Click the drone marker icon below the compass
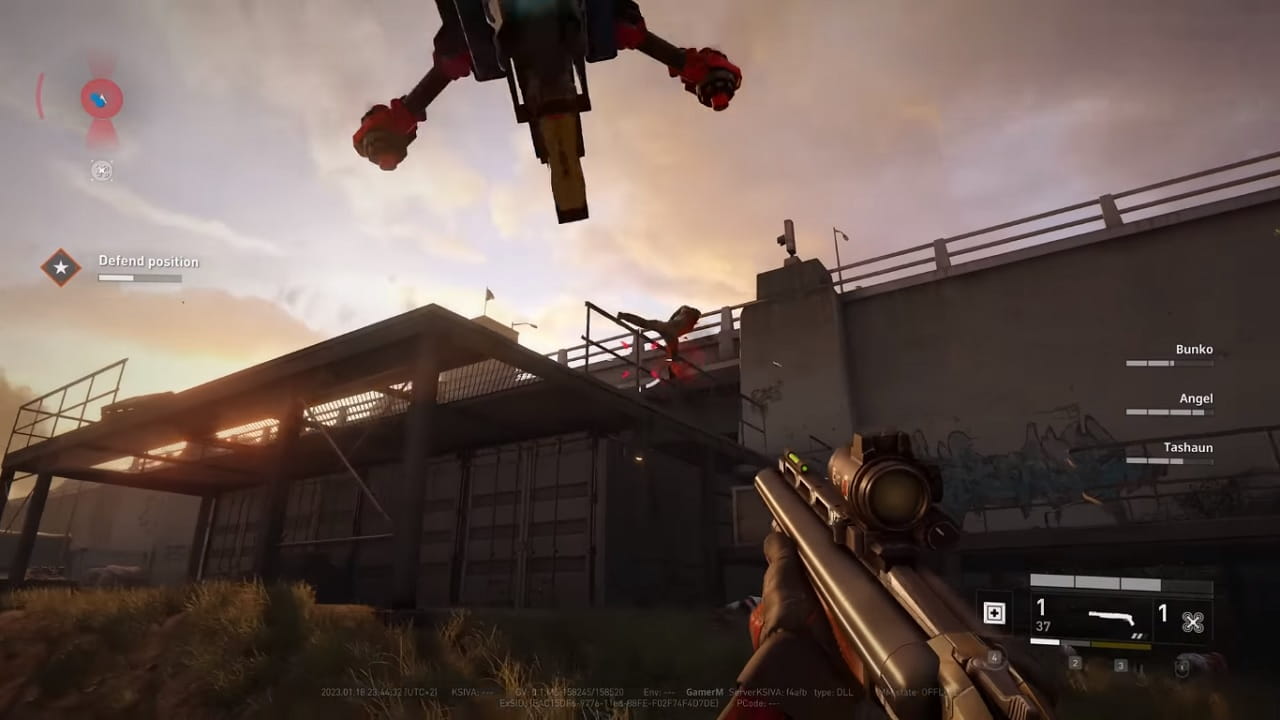Image resolution: width=1280 pixels, height=720 pixels. 101,169
